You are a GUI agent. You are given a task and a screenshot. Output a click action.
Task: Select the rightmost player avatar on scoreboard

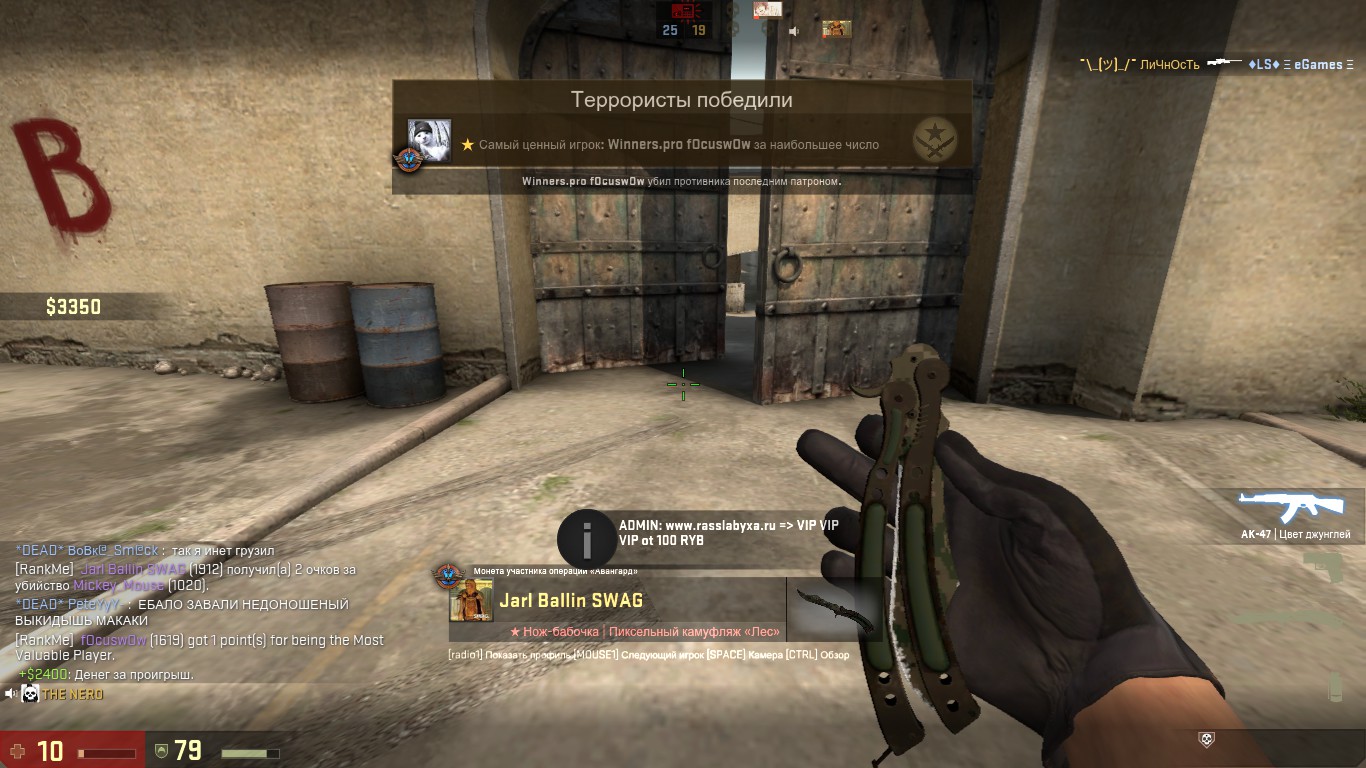[x=836, y=30]
